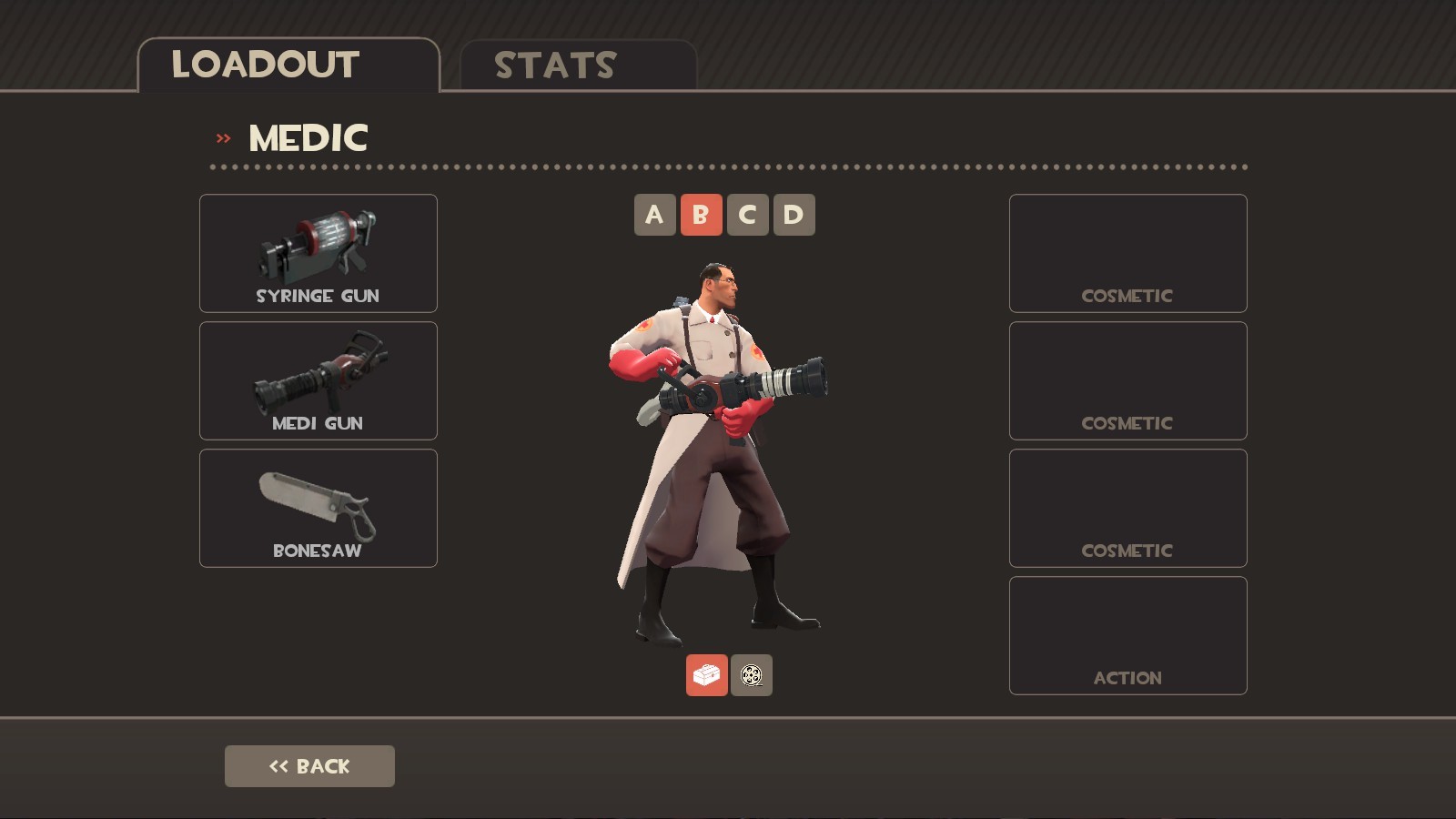Open the ACTION item slot
This screenshot has width=1456, height=819.
pyautogui.click(x=1127, y=635)
